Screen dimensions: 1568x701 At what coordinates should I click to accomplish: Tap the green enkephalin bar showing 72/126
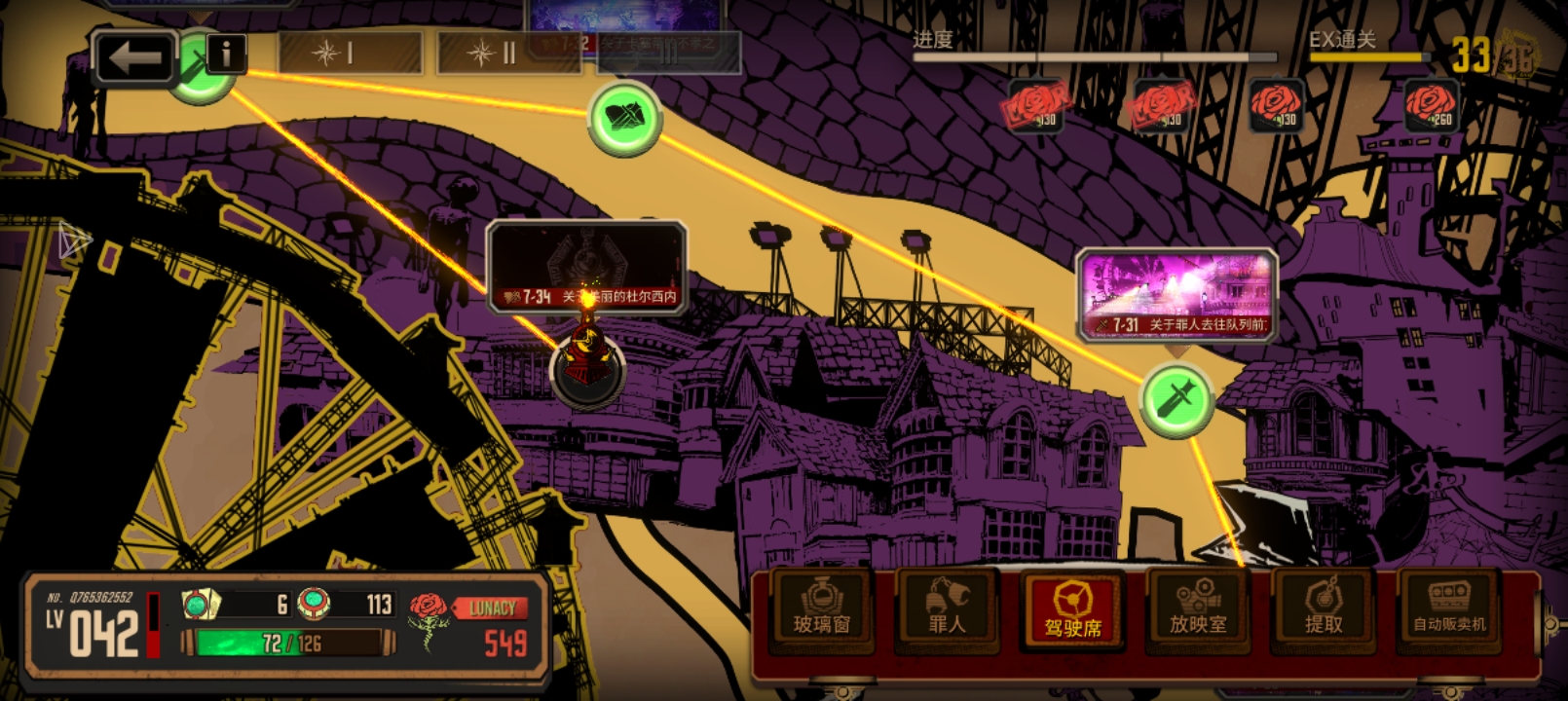pyautogui.click(x=289, y=643)
